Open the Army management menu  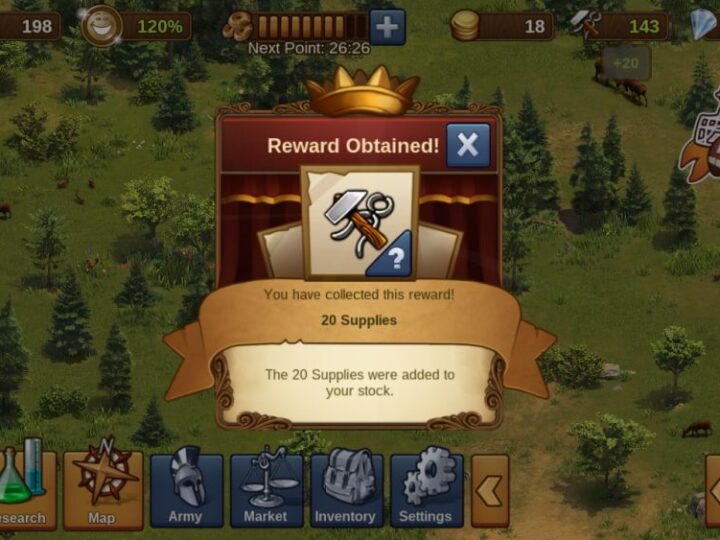pyautogui.click(x=186, y=490)
